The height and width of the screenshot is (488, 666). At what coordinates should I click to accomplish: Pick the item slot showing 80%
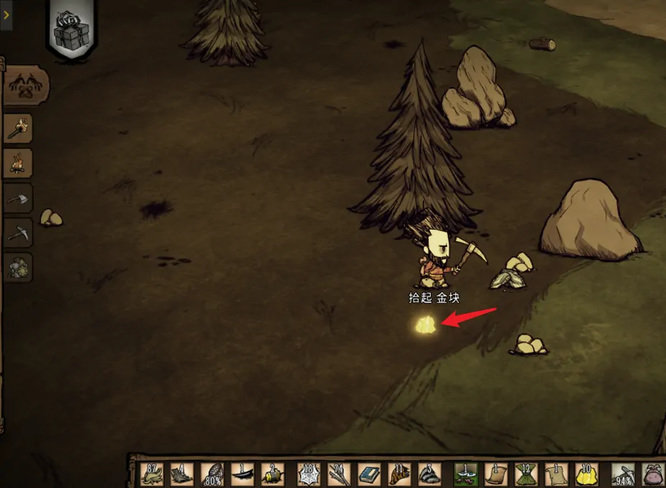coord(212,474)
